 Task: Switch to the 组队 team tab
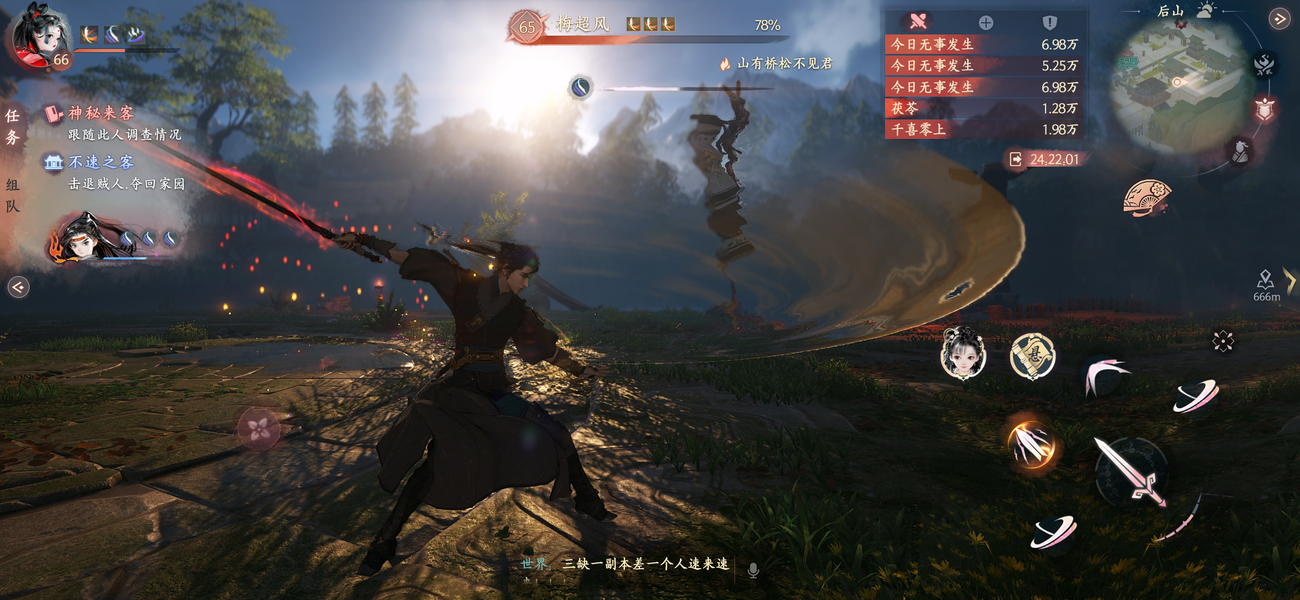click(13, 195)
